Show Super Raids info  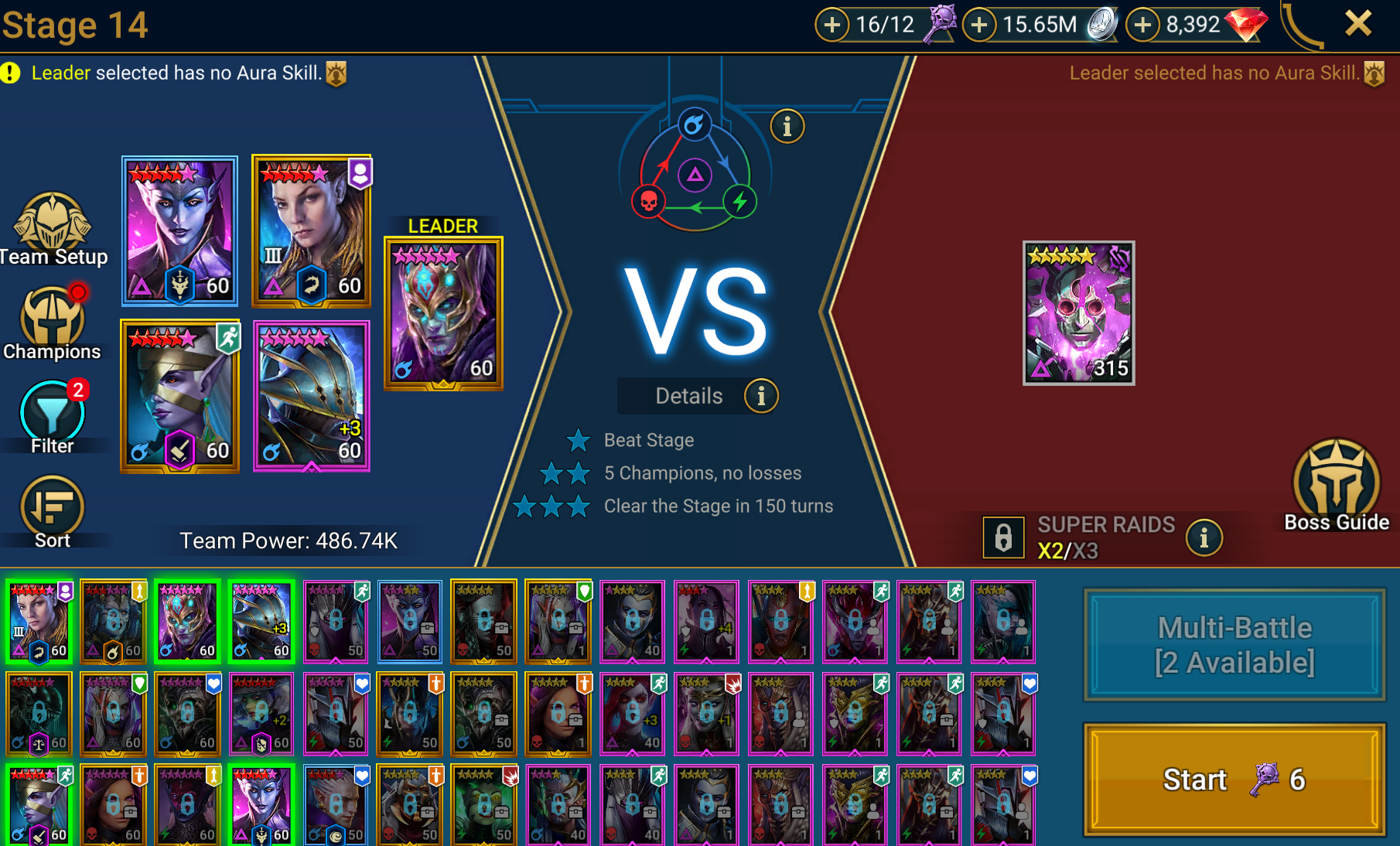[1204, 537]
